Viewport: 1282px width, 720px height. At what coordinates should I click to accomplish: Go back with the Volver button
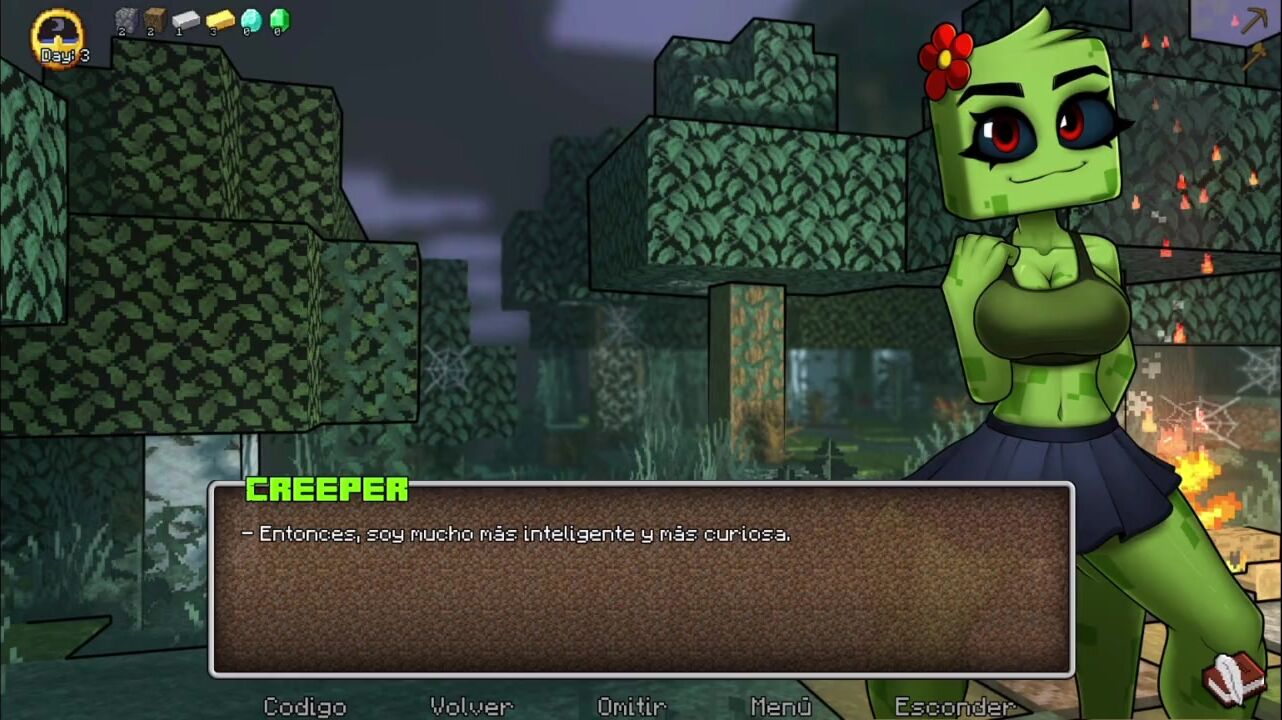(471, 706)
